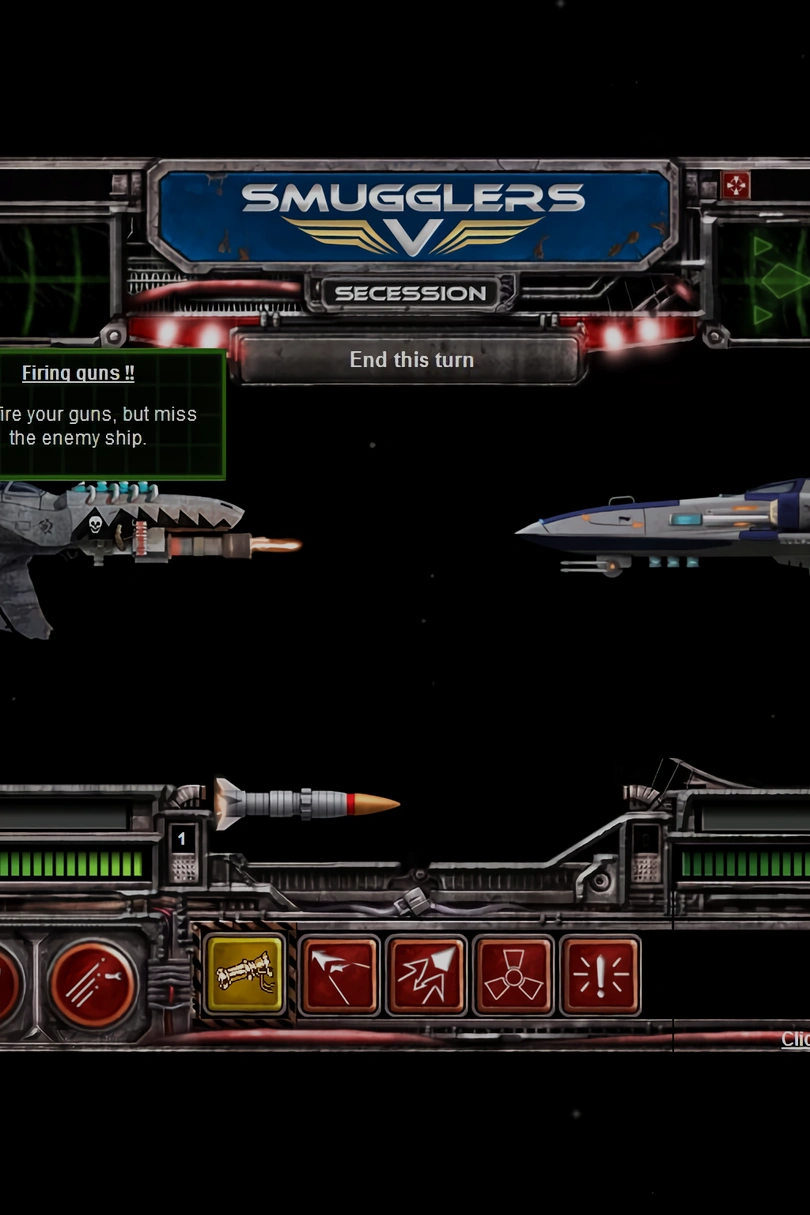Activate the radiation trefoil ability icon
The height and width of the screenshot is (1215, 810).
[513, 975]
